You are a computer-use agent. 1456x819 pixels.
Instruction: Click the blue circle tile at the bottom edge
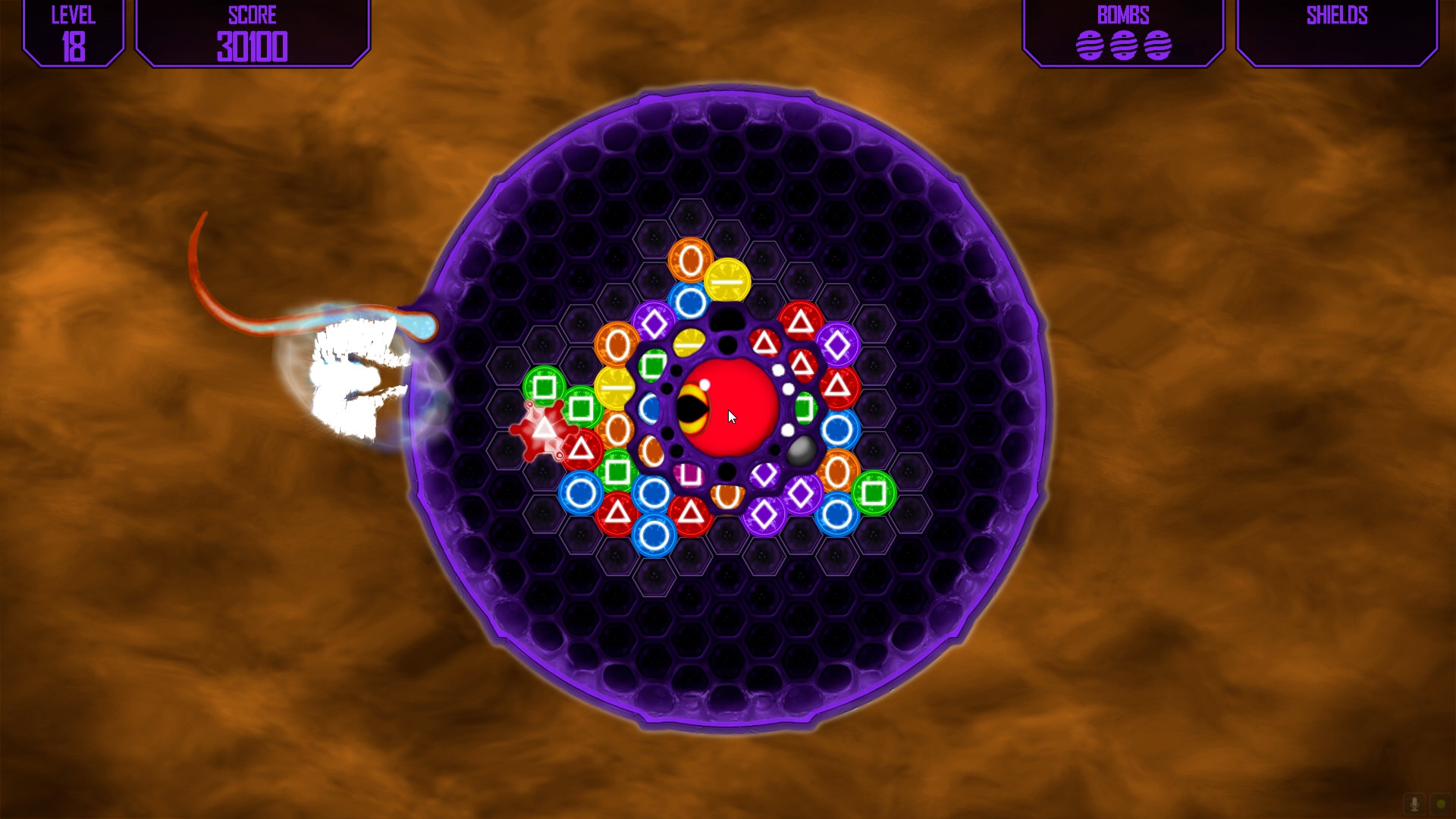654,535
